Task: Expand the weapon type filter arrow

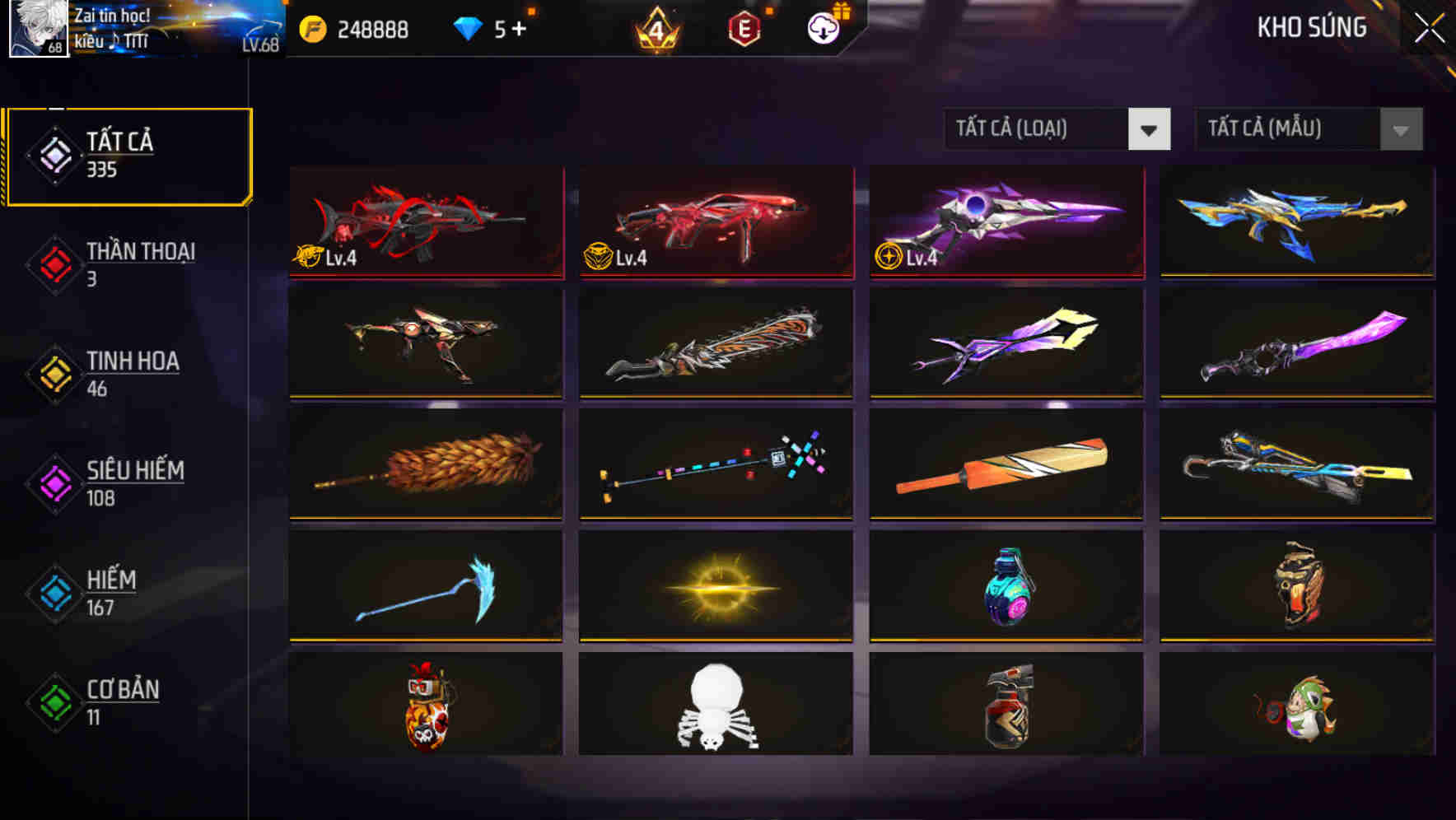Action: pos(1150,129)
